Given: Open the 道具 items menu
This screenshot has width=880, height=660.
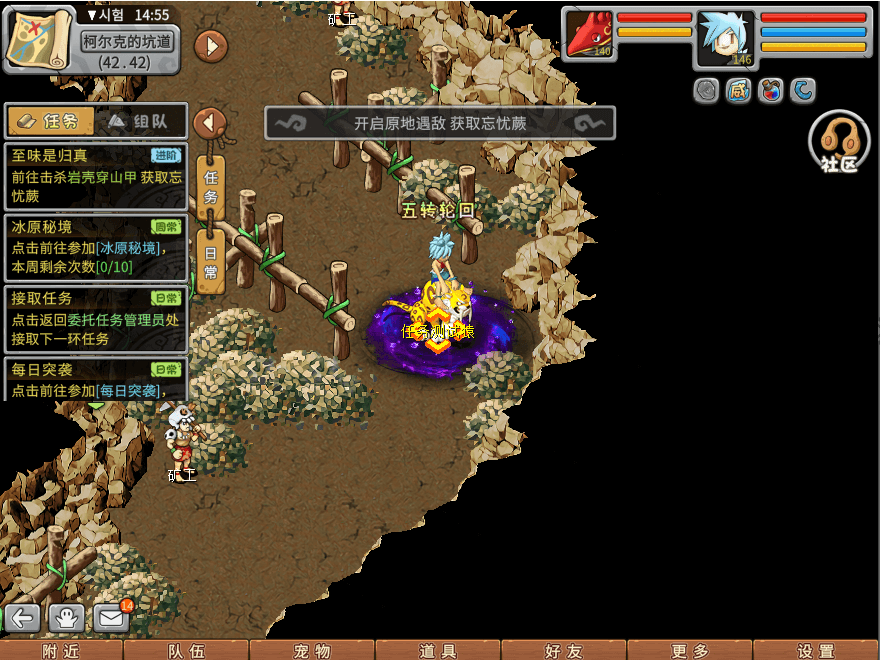Looking at the screenshot, I should 438,650.
